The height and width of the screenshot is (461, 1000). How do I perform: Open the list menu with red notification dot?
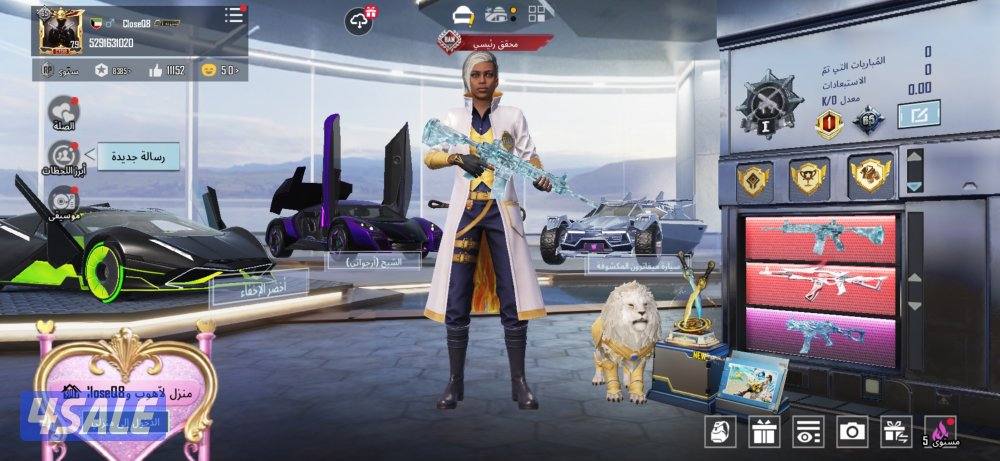pyautogui.click(x=234, y=15)
